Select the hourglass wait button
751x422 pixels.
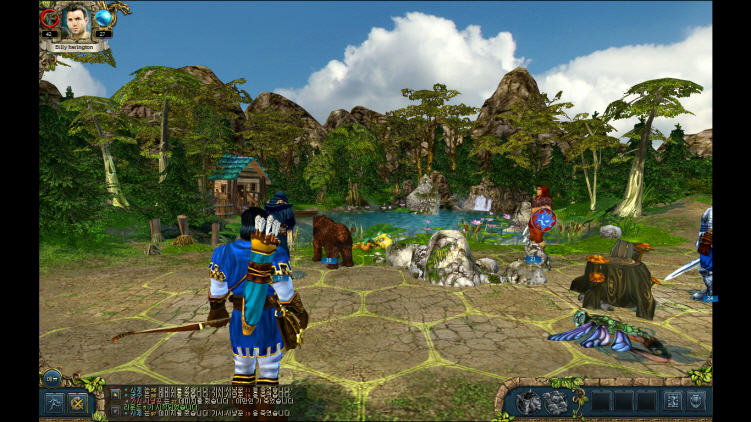[x=671, y=402]
